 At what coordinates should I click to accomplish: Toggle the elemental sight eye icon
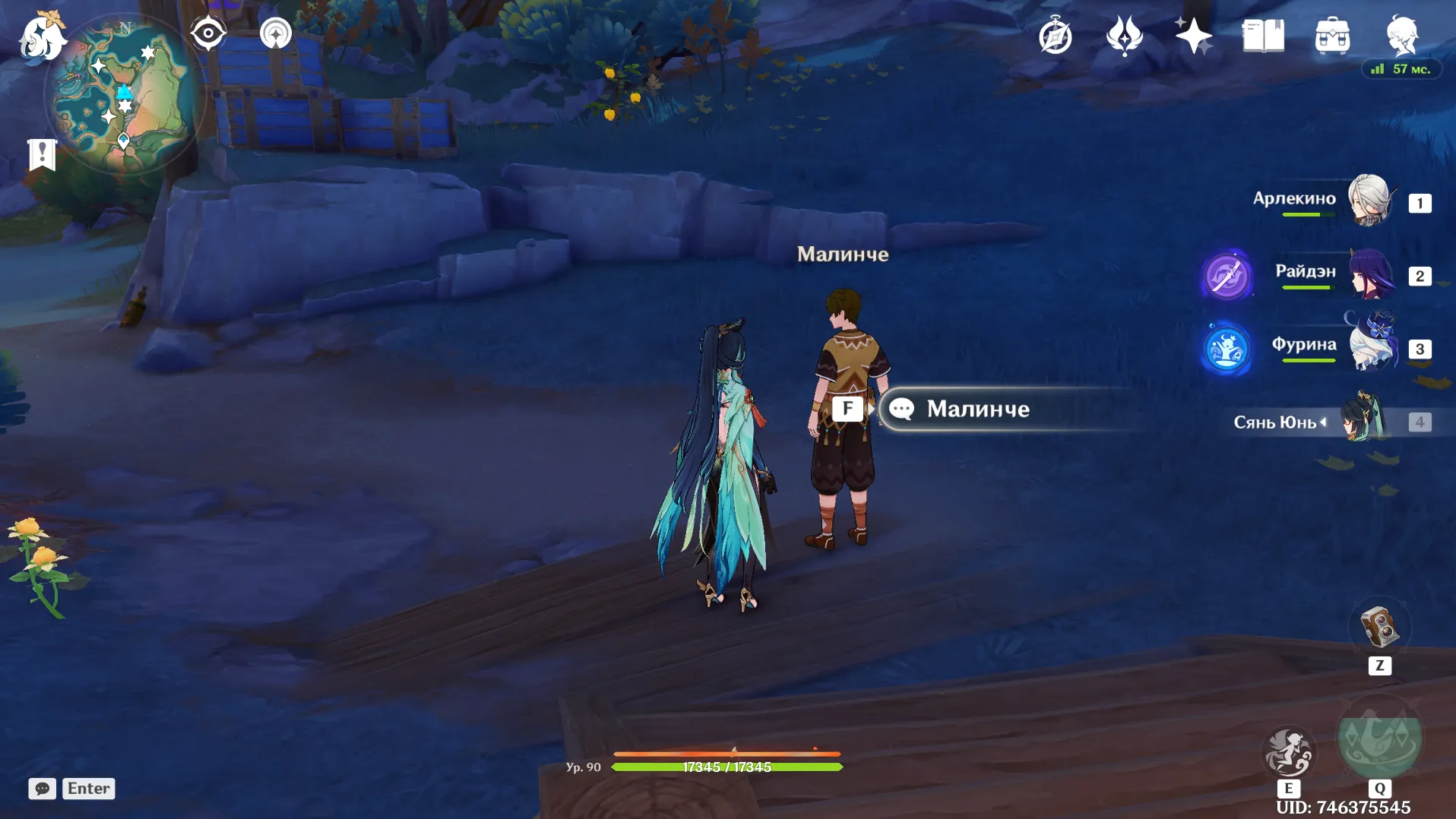[207, 33]
